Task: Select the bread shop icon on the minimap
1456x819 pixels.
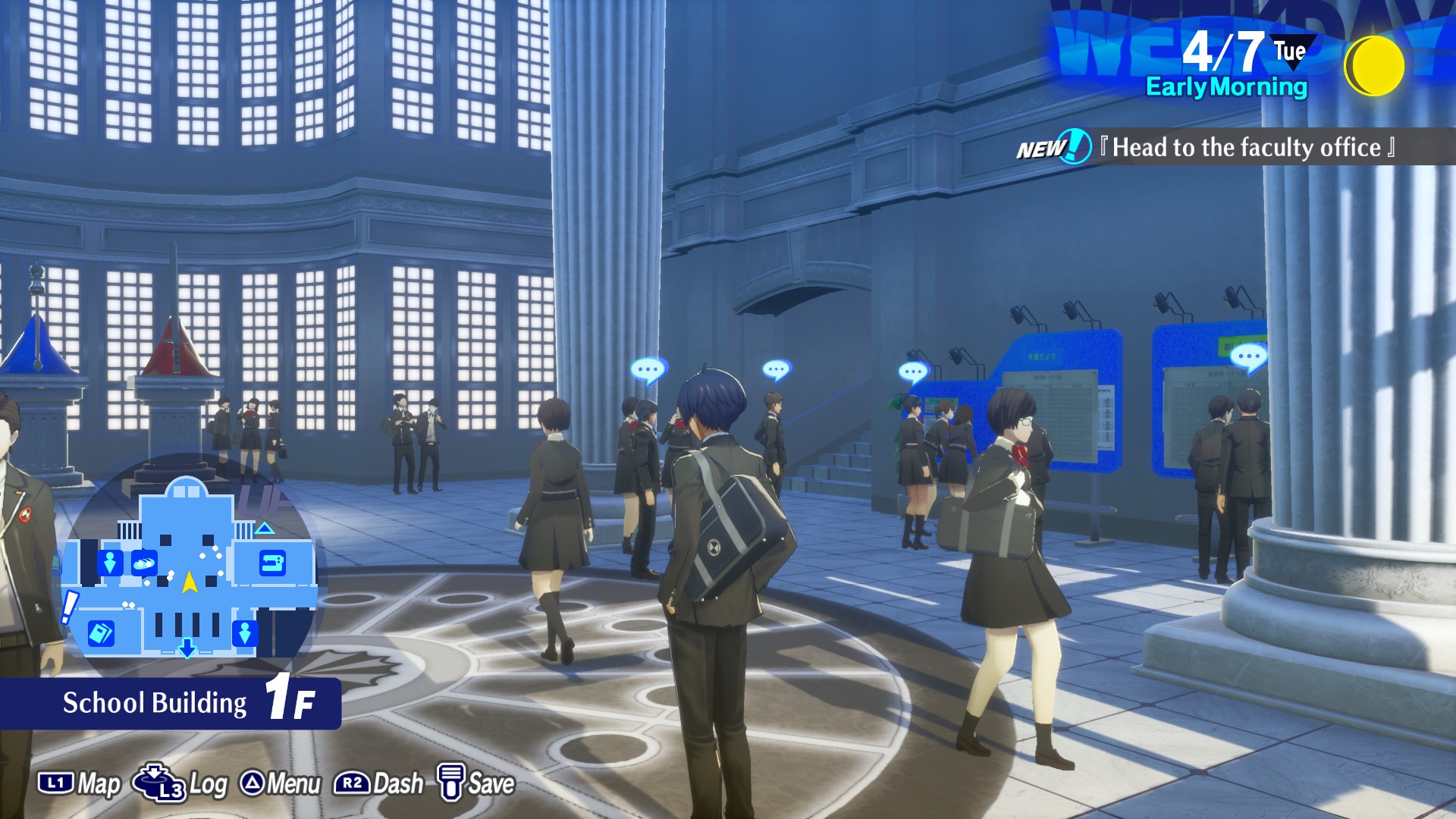Action: click(x=143, y=563)
